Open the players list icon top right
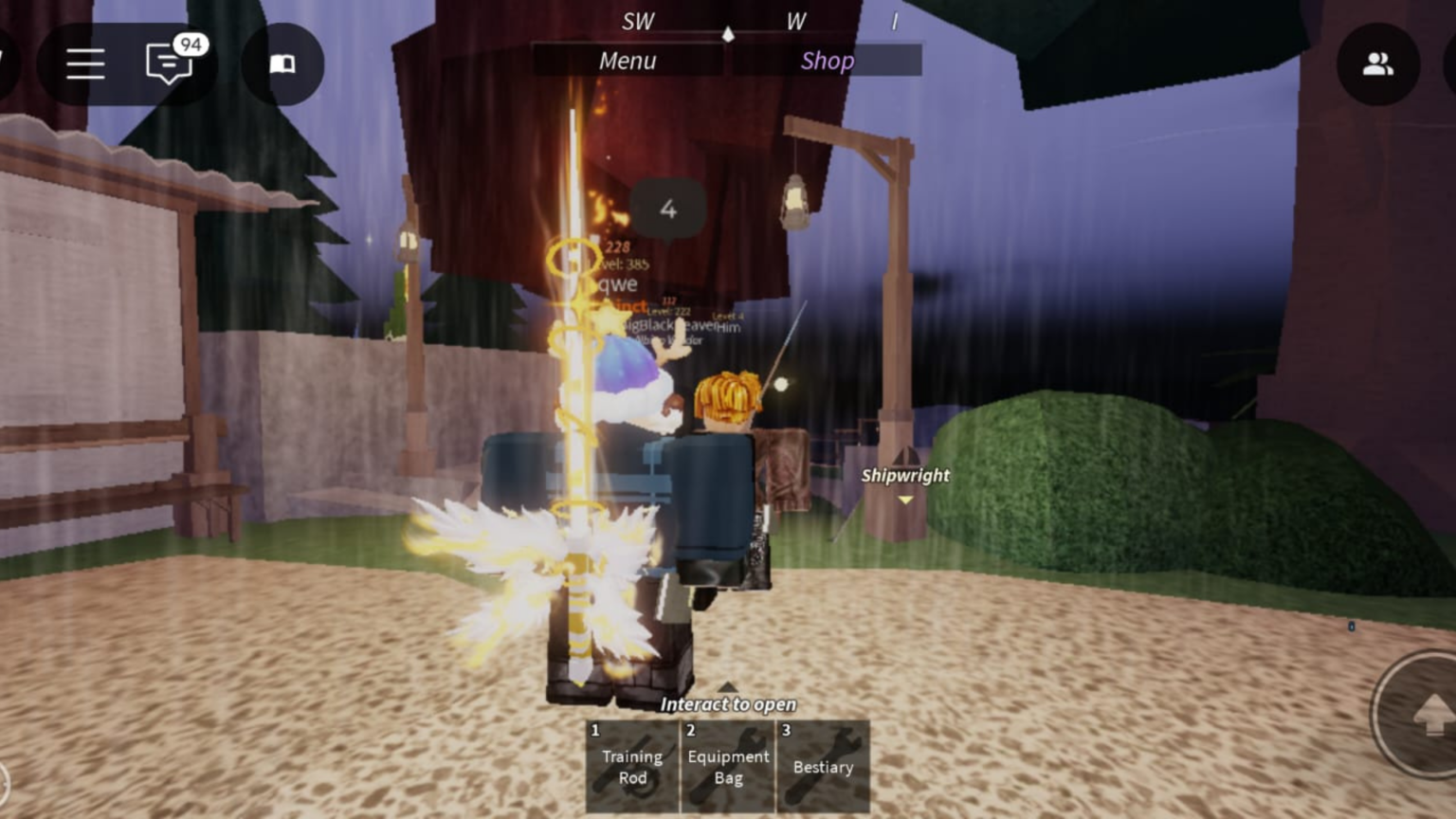Viewport: 1456px width, 819px height. (x=1376, y=63)
